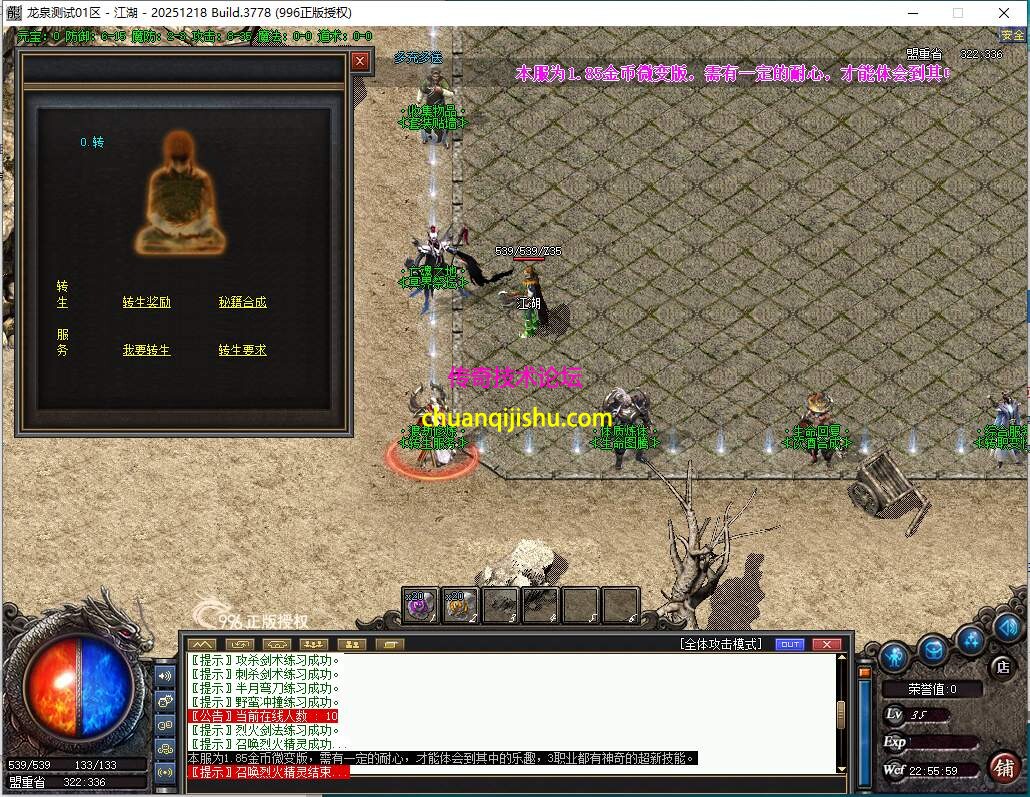Close the chat panel with its red X
This screenshot has width=1030, height=797.
click(826, 644)
